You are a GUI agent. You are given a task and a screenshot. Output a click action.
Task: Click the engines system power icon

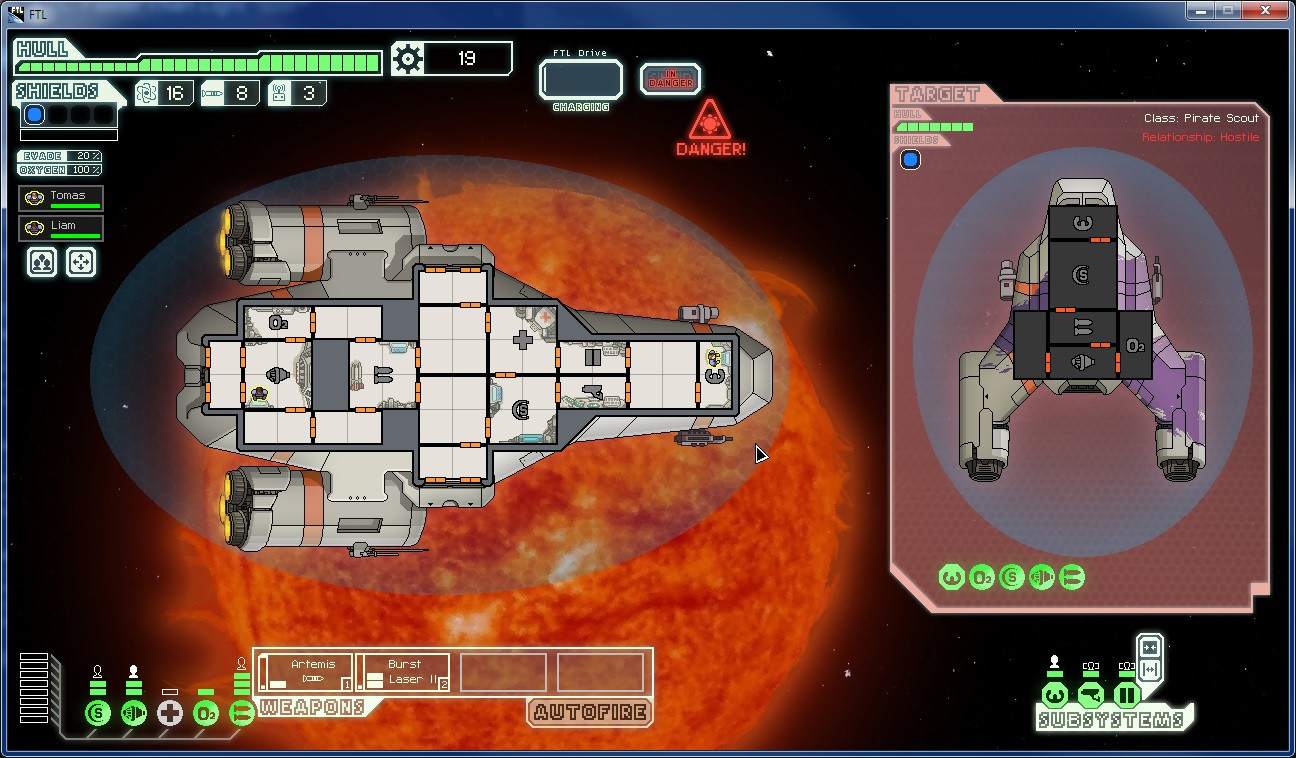pyautogui.click(x=134, y=713)
